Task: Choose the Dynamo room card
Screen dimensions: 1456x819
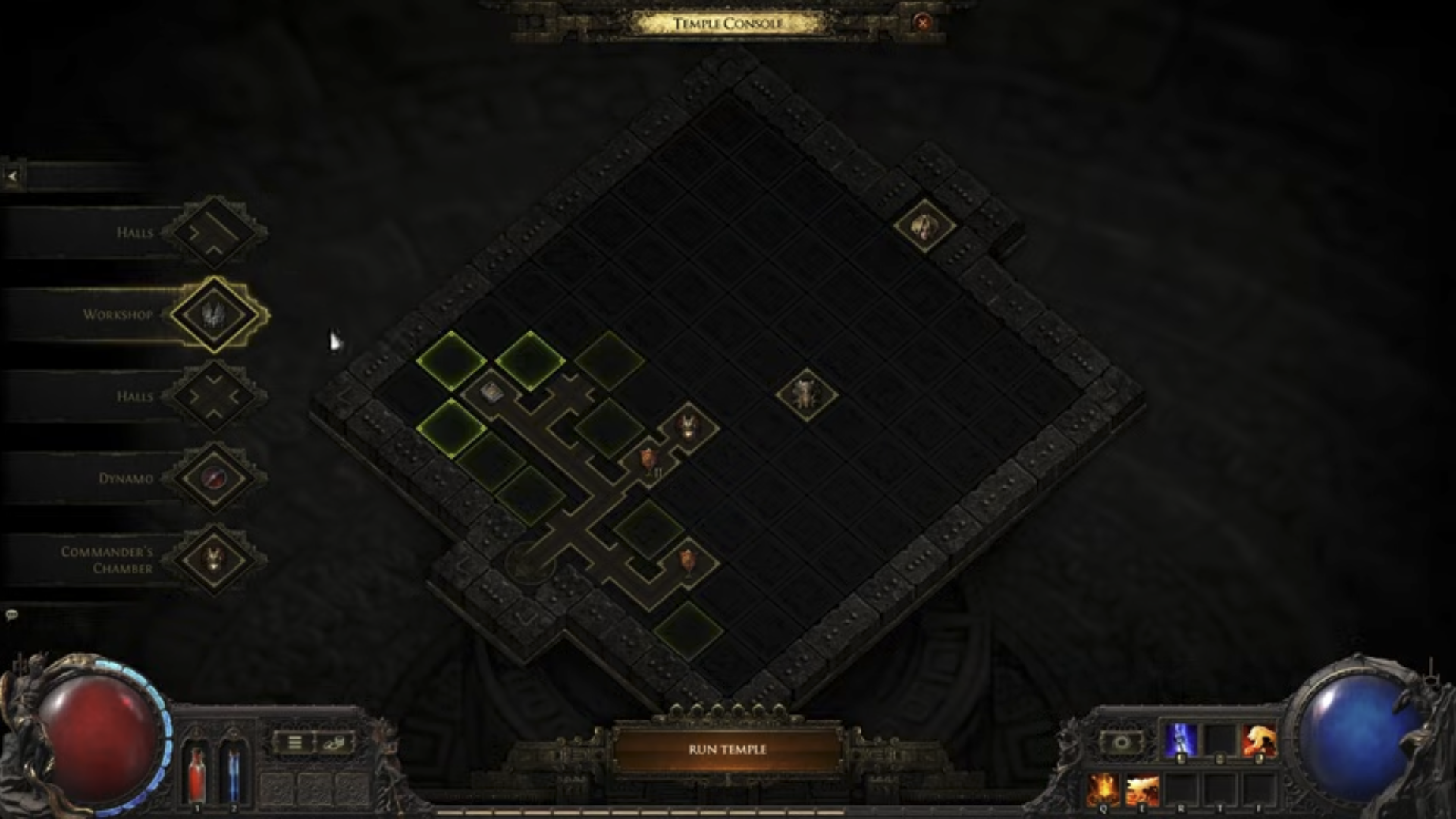Action: click(x=215, y=478)
